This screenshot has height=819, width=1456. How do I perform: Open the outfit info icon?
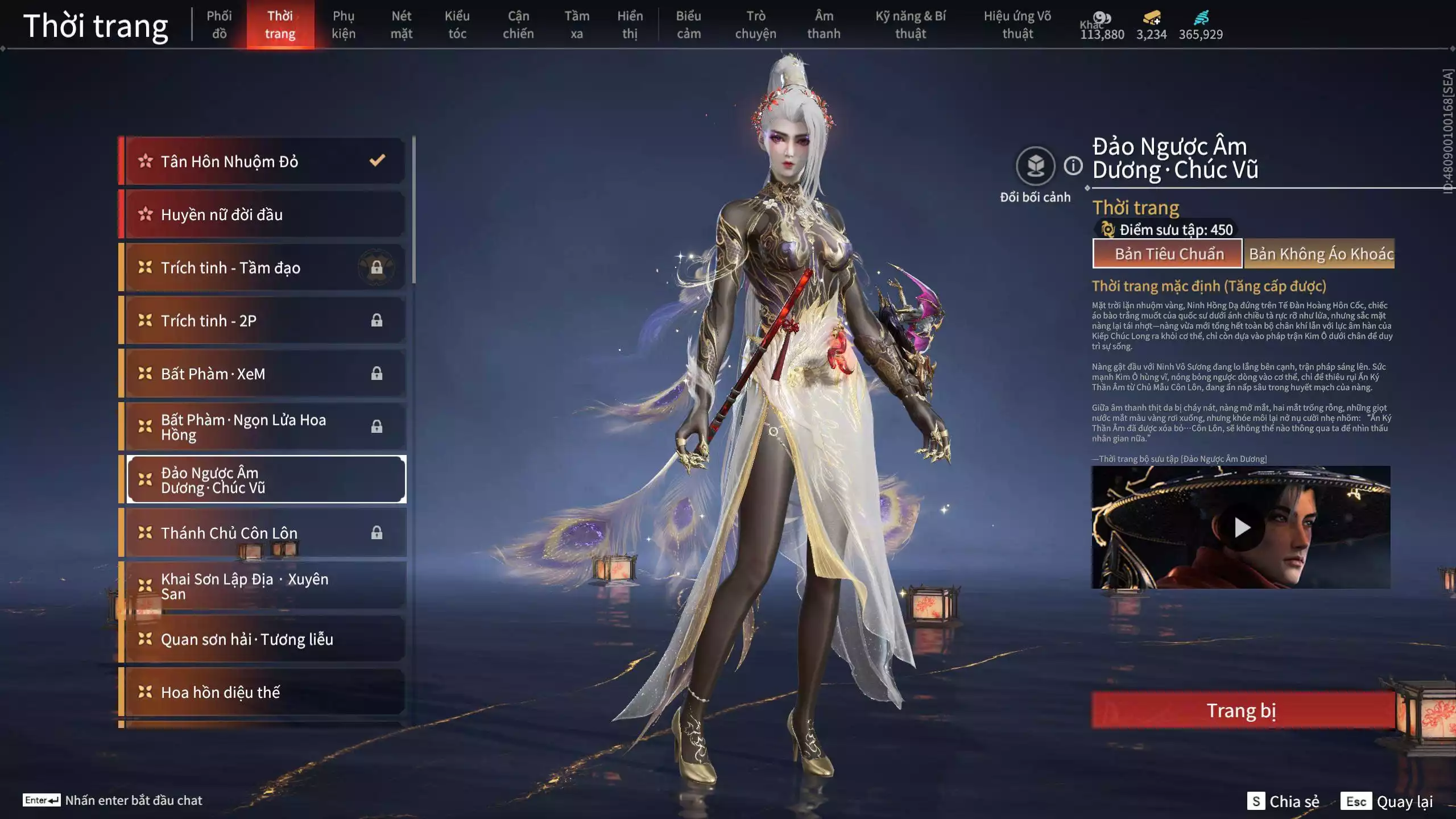pos(1073,166)
